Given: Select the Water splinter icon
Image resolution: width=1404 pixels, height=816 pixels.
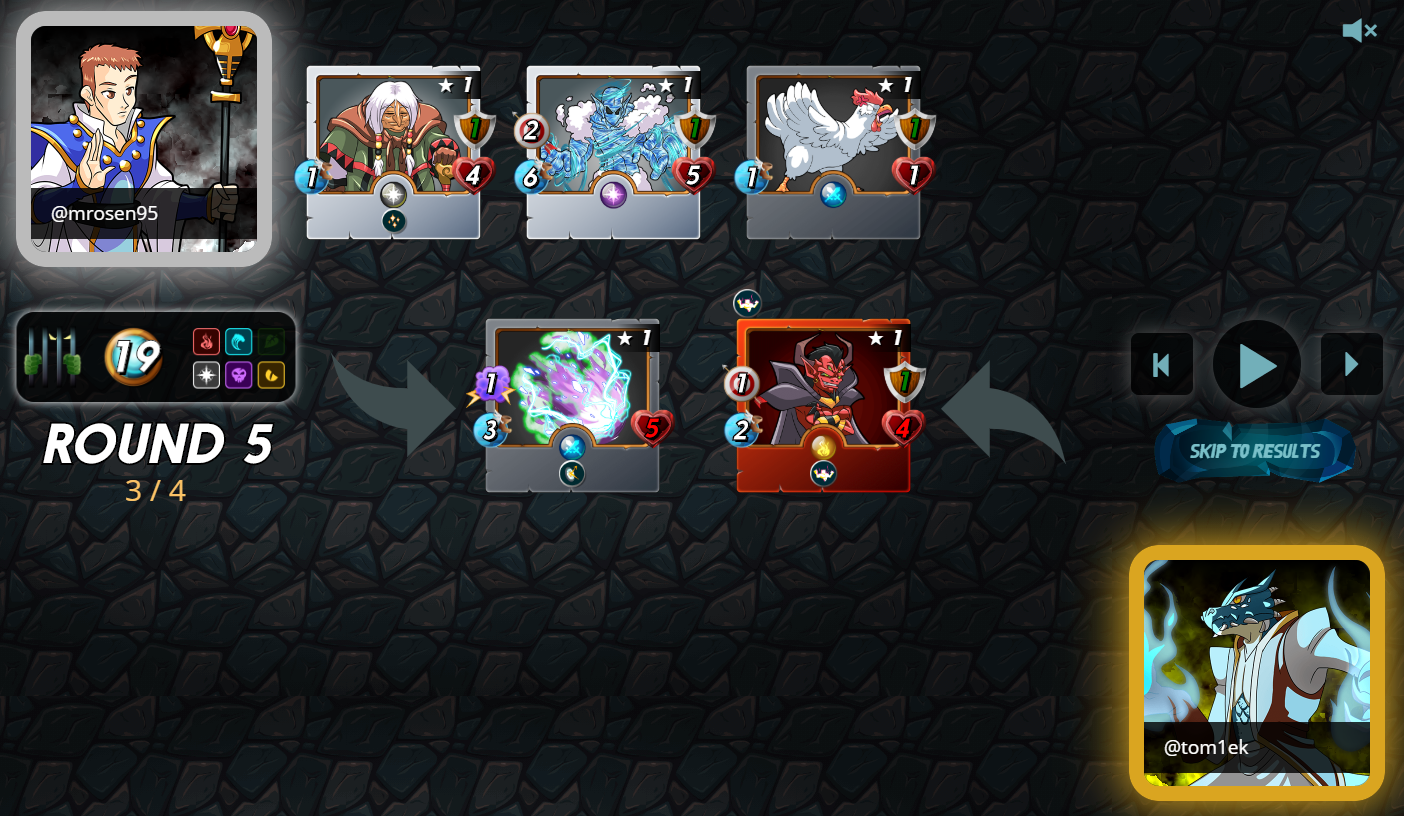Looking at the screenshot, I should [239, 341].
